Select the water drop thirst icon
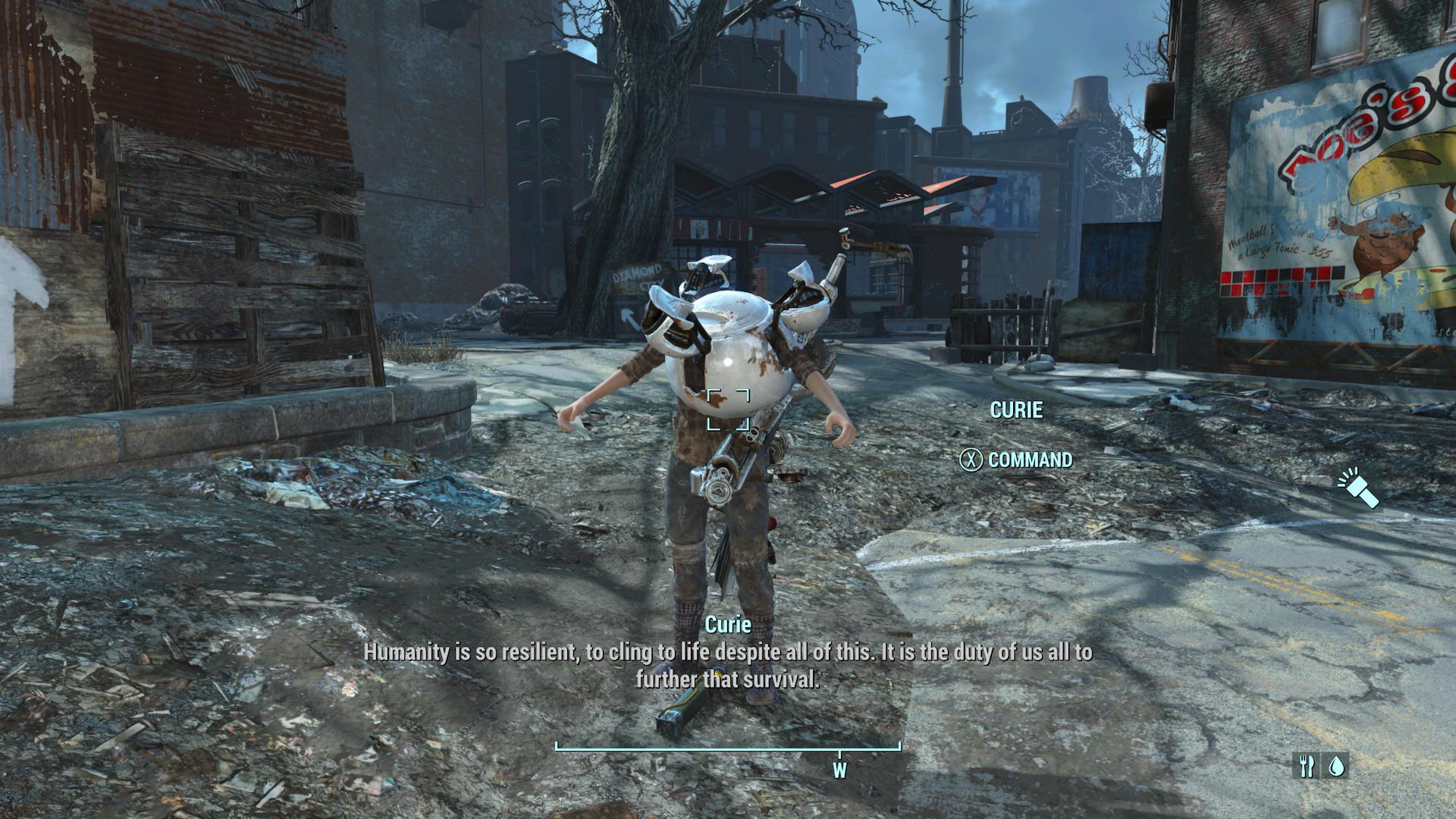The width and height of the screenshot is (1456, 819). pos(1335,766)
